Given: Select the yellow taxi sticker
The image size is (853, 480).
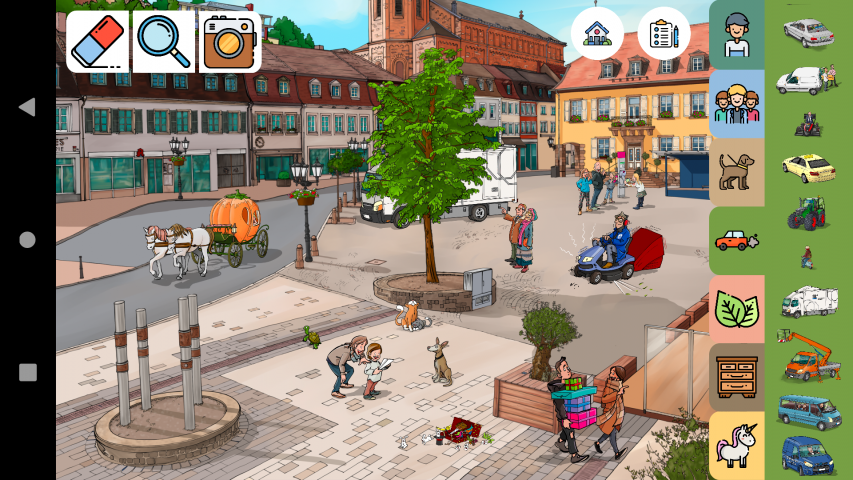Looking at the screenshot, I should click(x=808, y=167).
